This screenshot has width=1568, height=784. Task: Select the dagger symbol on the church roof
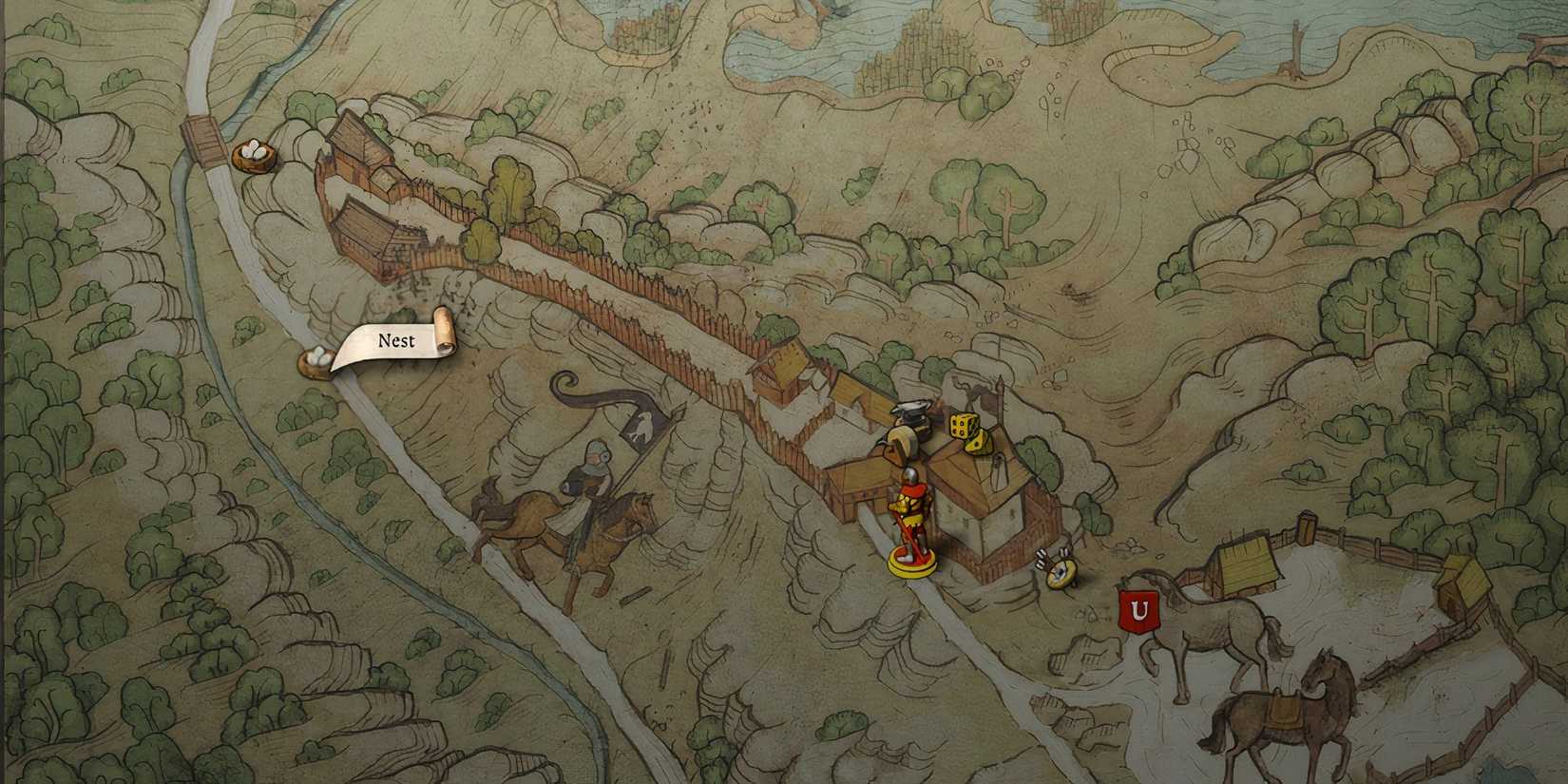(x=998, y=472)
